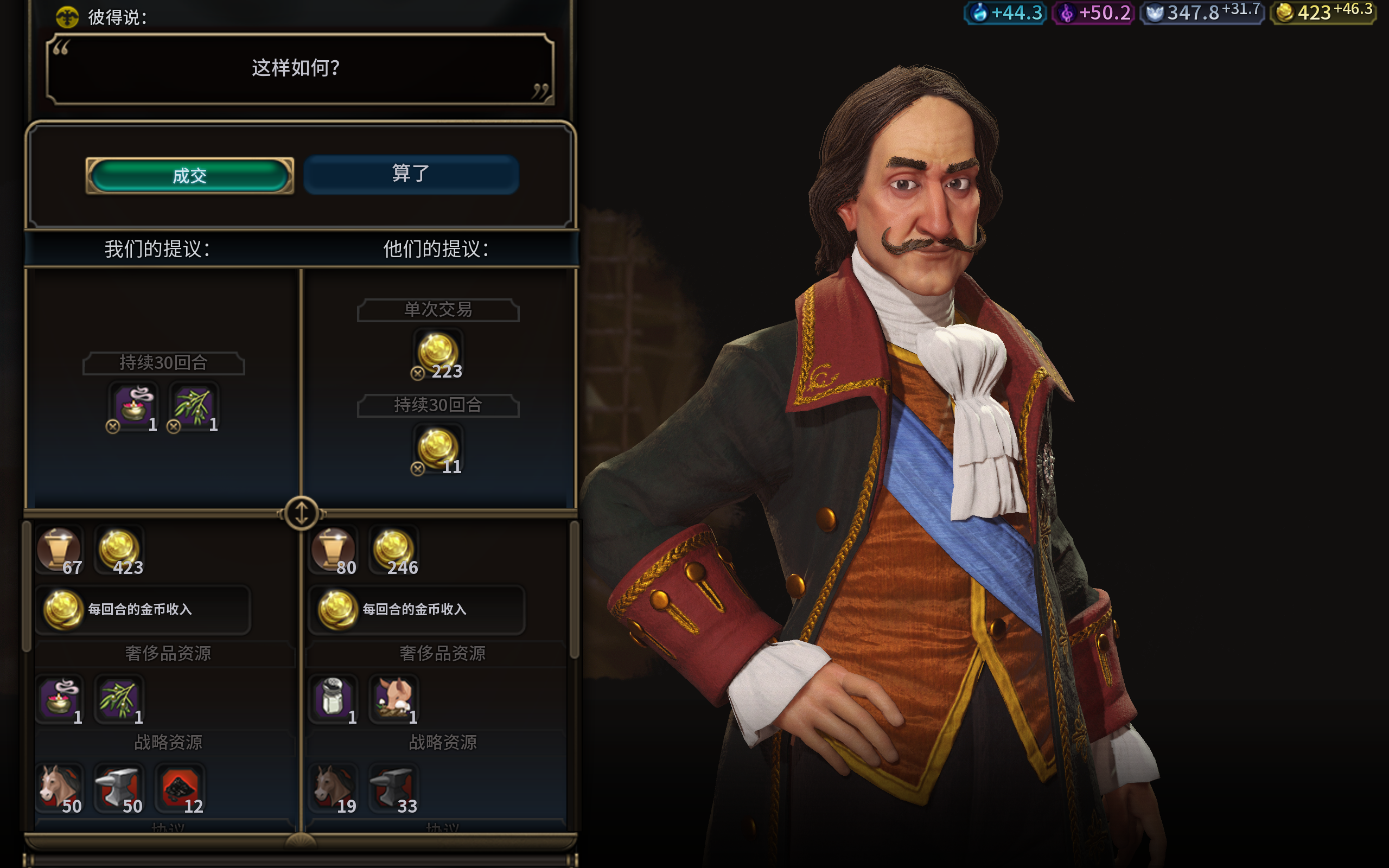
Task: Request Peter's 19 horses
Action: 334,789
